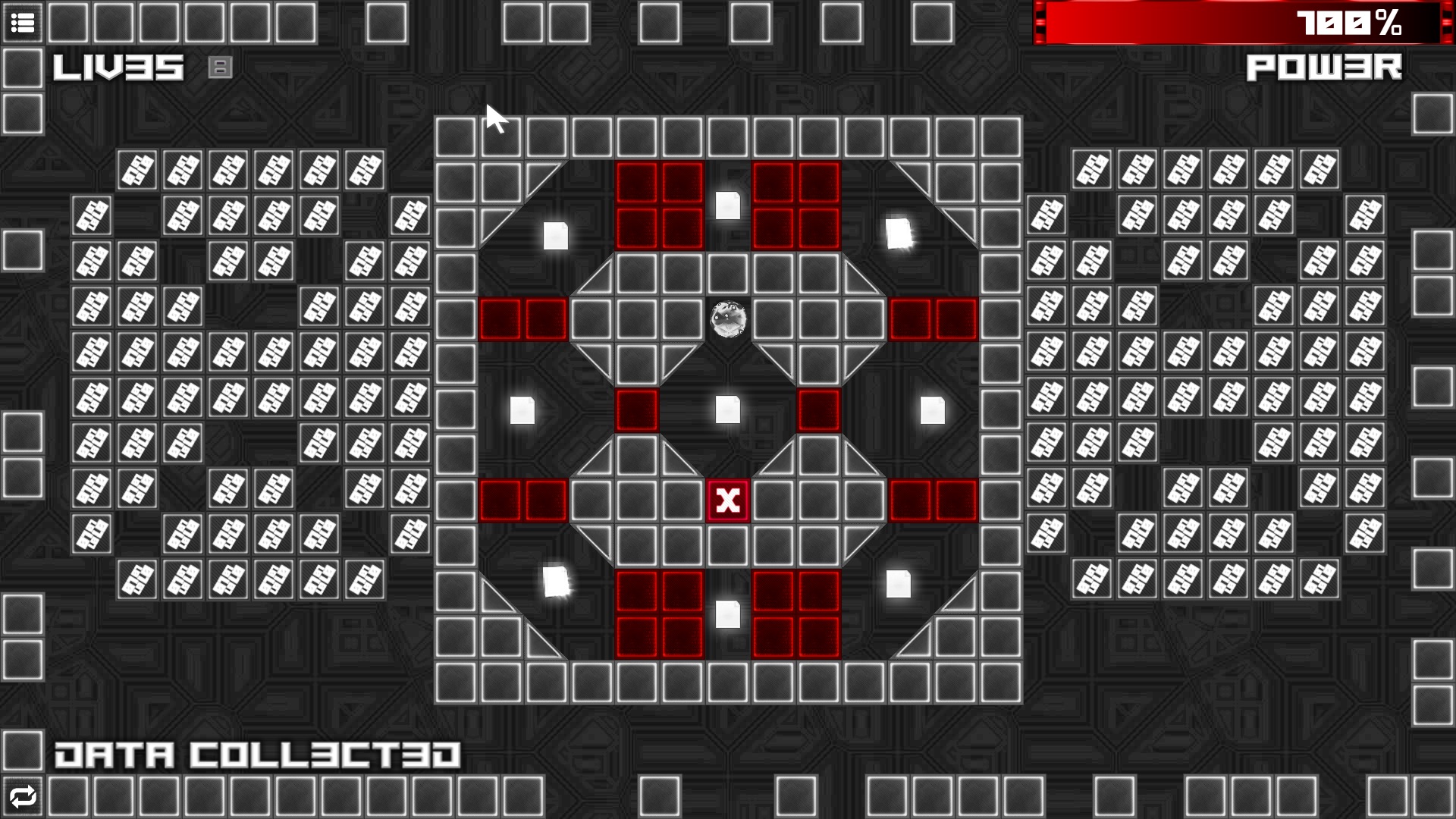Click the single red tile left of center
The image size is (1456, 819).
[636, 410]
